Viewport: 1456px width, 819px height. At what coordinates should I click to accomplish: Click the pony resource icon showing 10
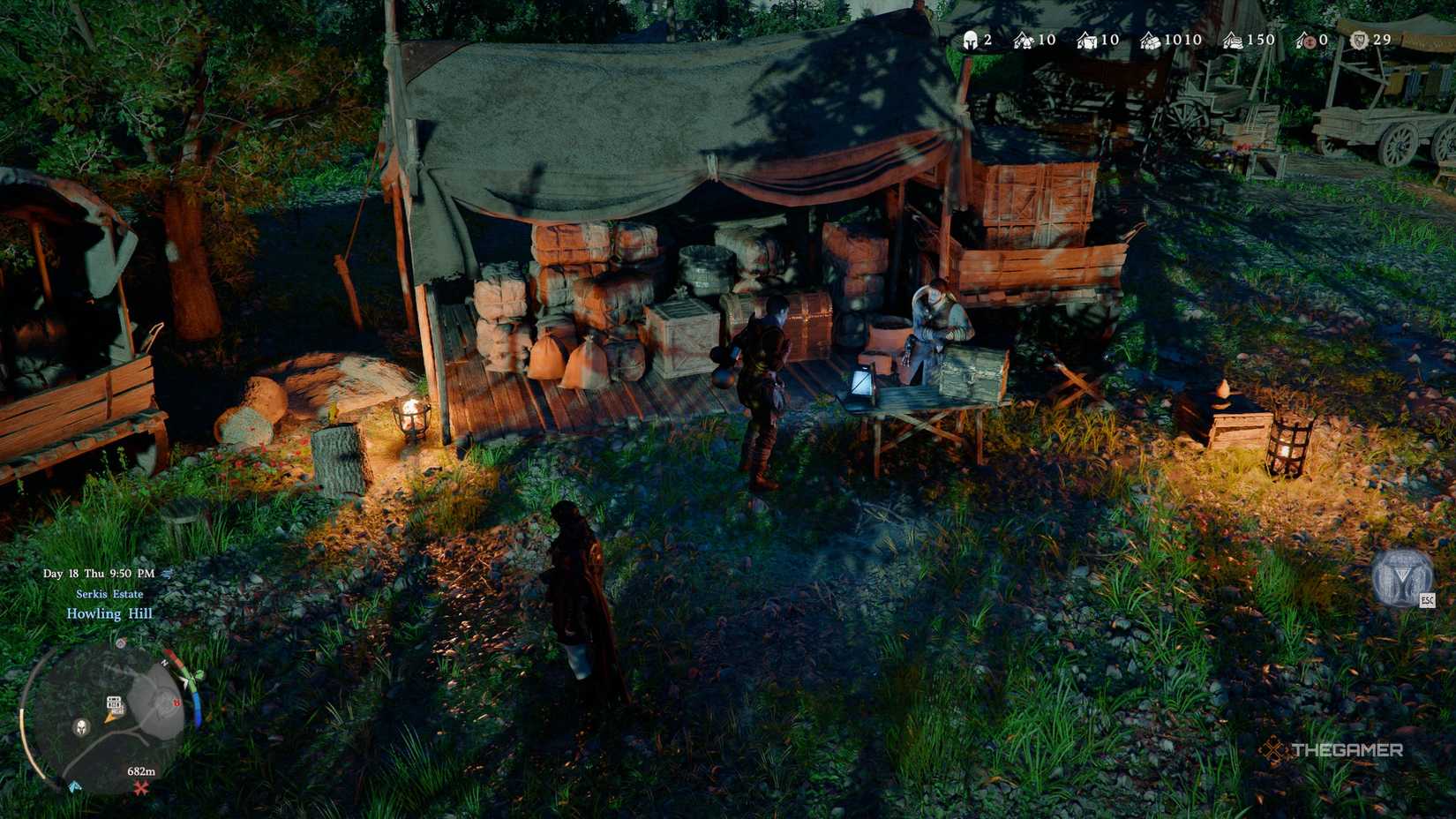(x=1024, y=41)
